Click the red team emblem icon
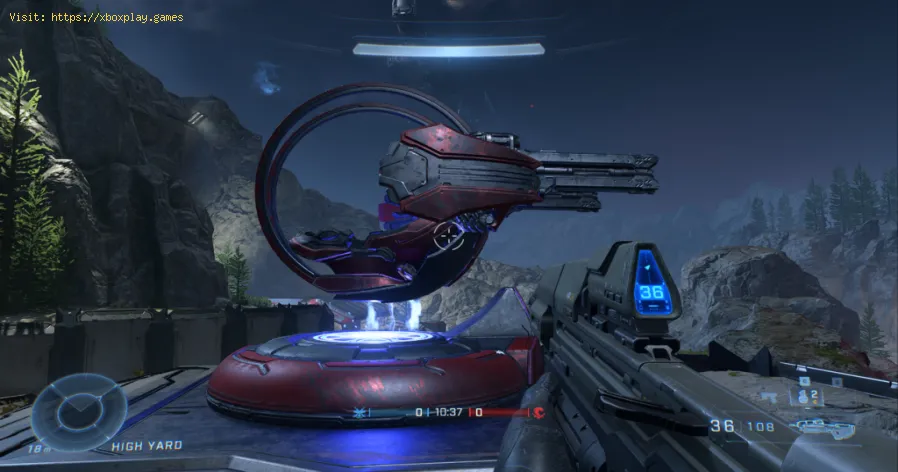Image resolution: width=898 pixels, height=472 pixels. (x=537, y=412)
